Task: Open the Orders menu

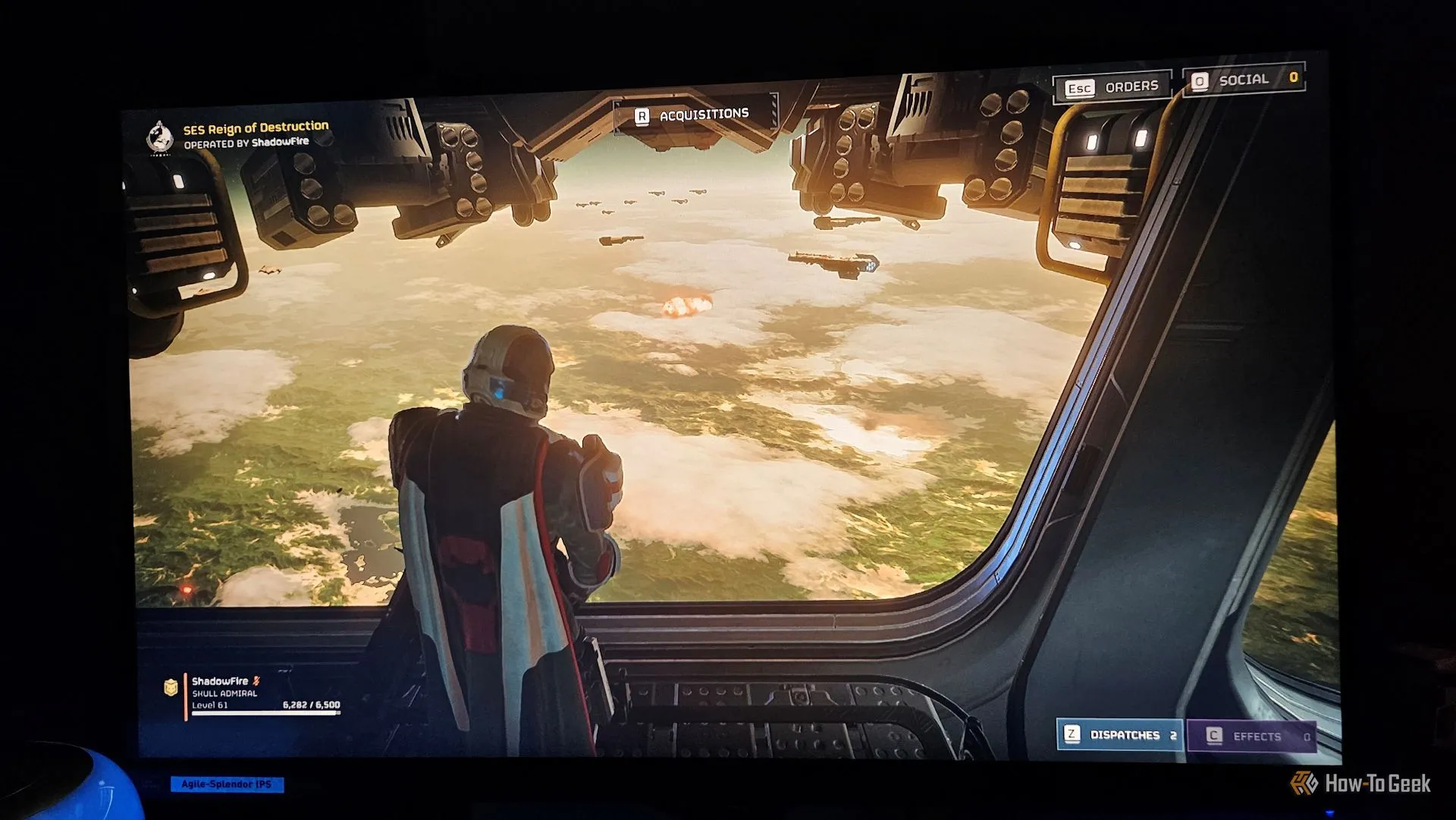Action: (1112, 87)
